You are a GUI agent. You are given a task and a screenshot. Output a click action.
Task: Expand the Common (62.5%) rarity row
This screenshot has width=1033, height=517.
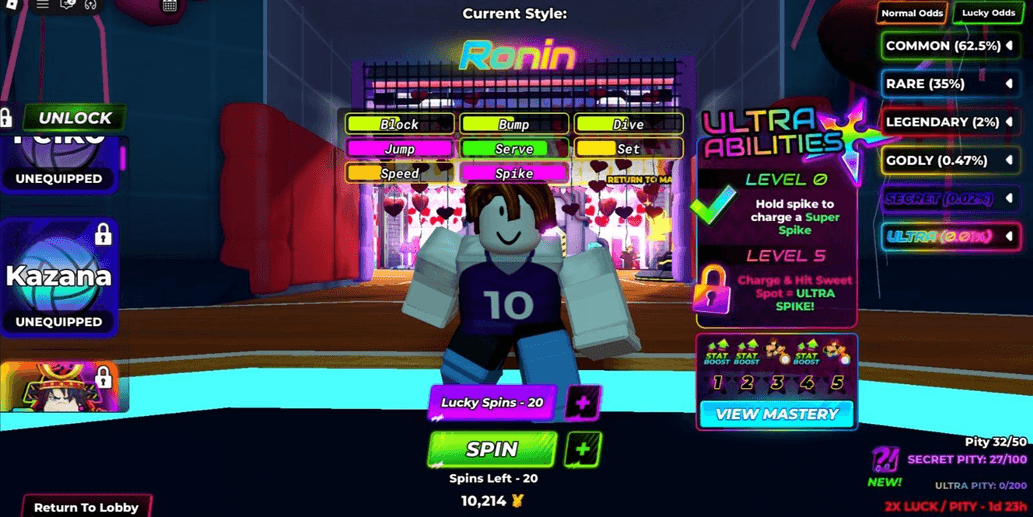(948, 46)
